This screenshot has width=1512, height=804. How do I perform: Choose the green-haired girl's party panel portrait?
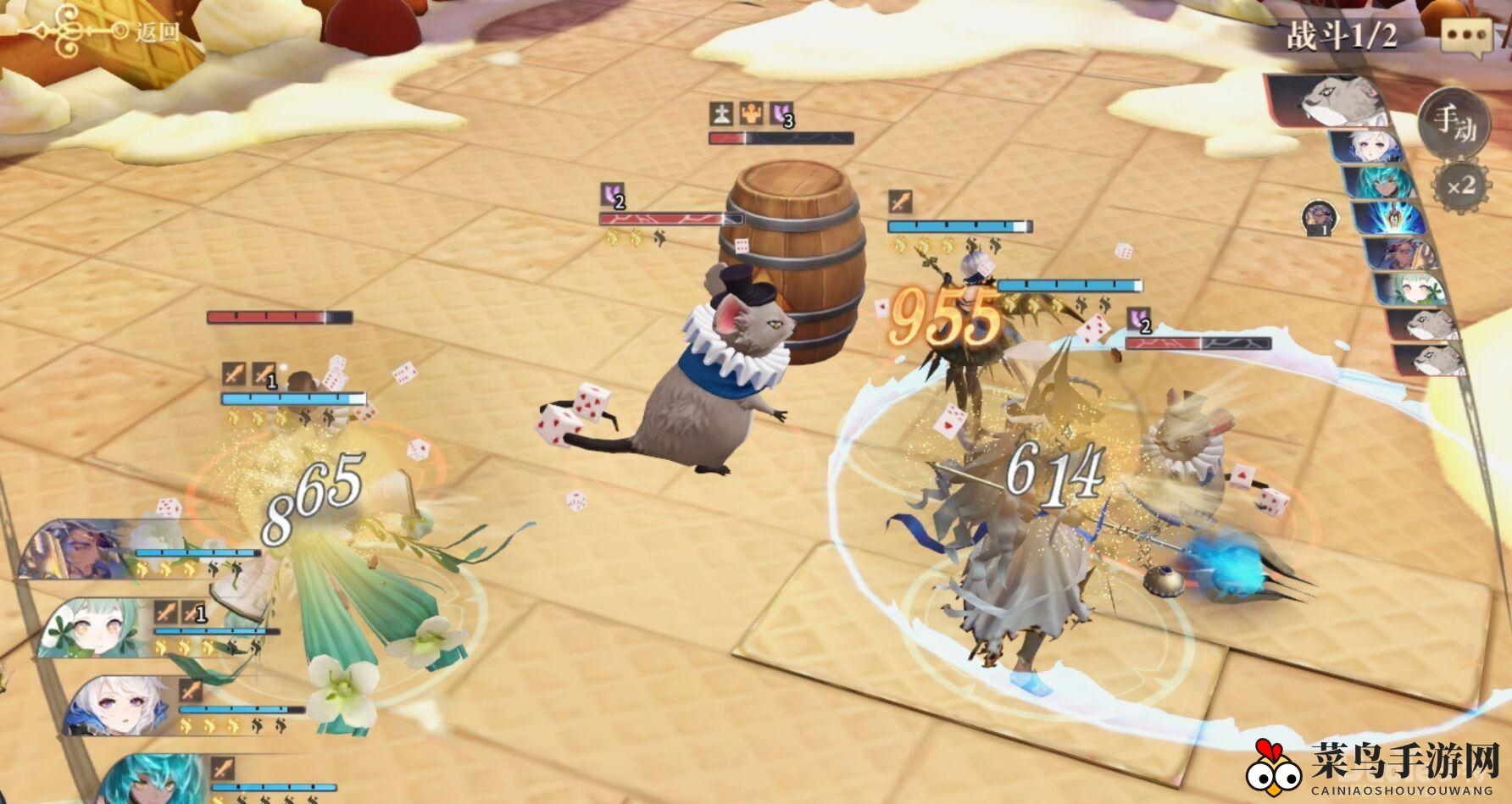pyautogui.click(x=93, y=629)
